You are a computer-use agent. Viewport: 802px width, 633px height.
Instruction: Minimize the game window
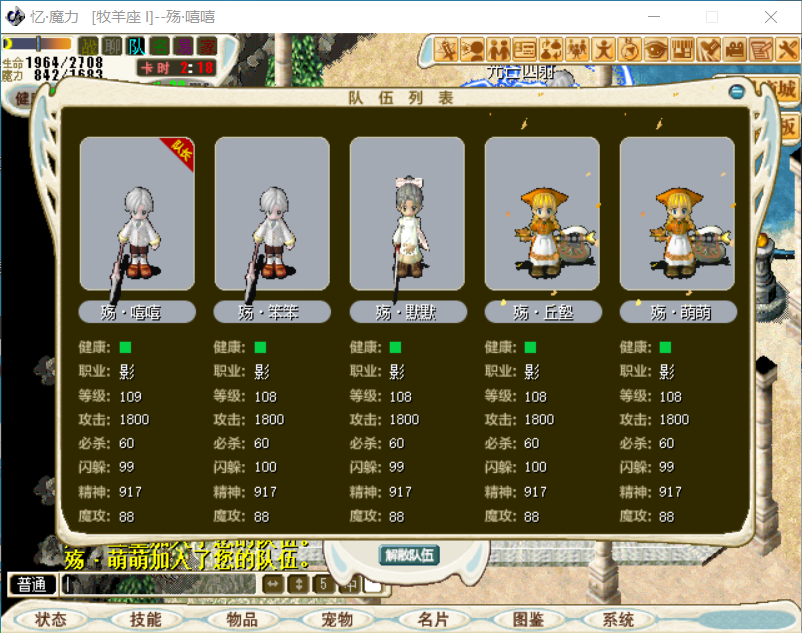653,17
